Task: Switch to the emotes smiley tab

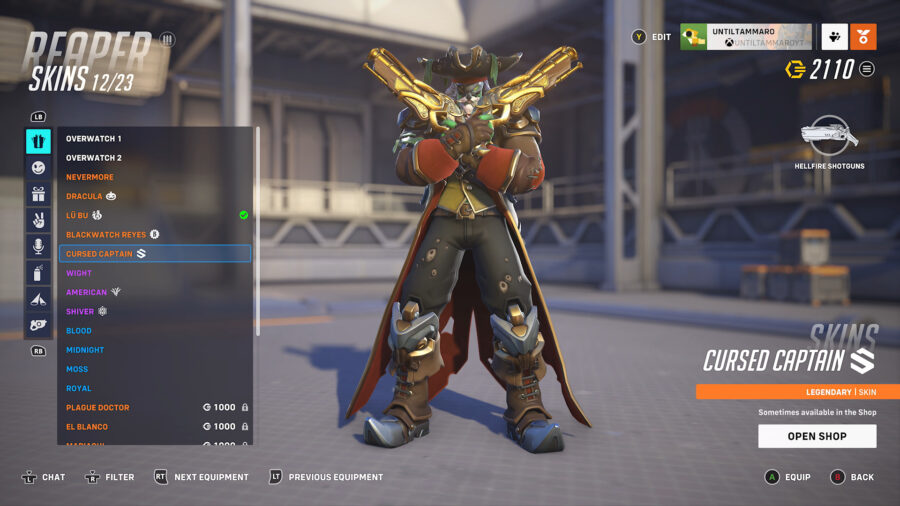Action: point(38,168)
